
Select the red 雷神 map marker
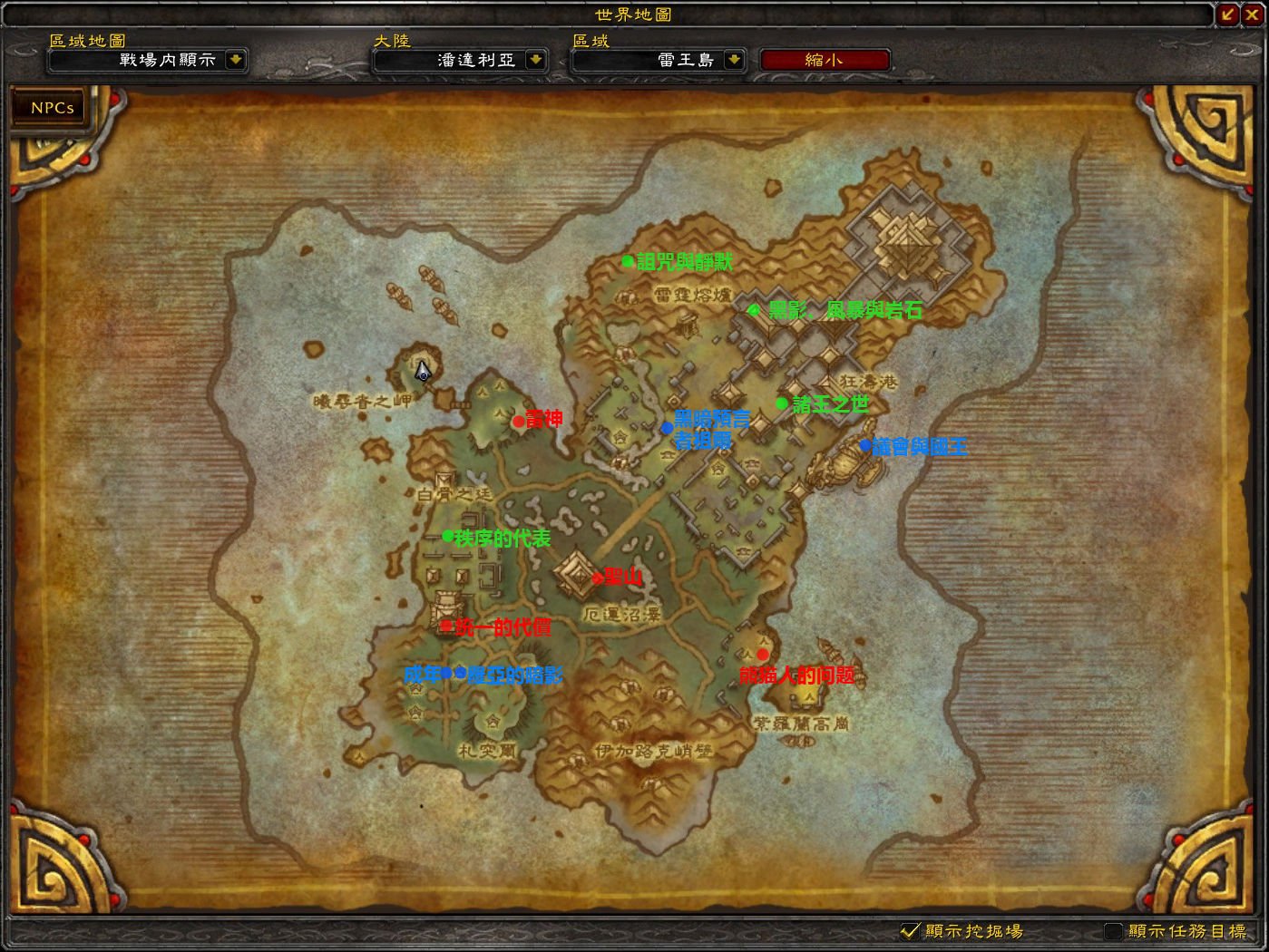coord(518,421)
